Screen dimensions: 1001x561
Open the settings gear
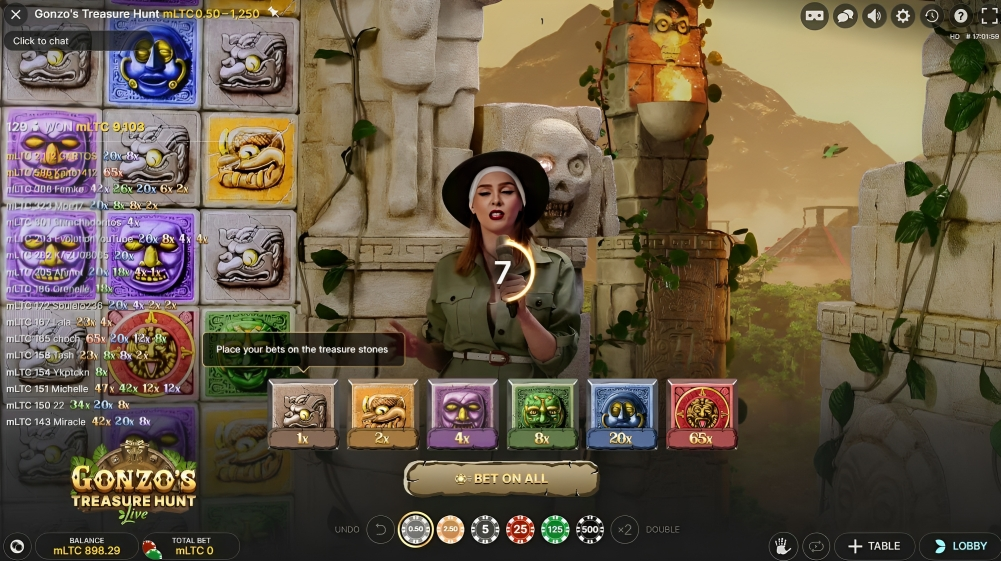point(903,16)
